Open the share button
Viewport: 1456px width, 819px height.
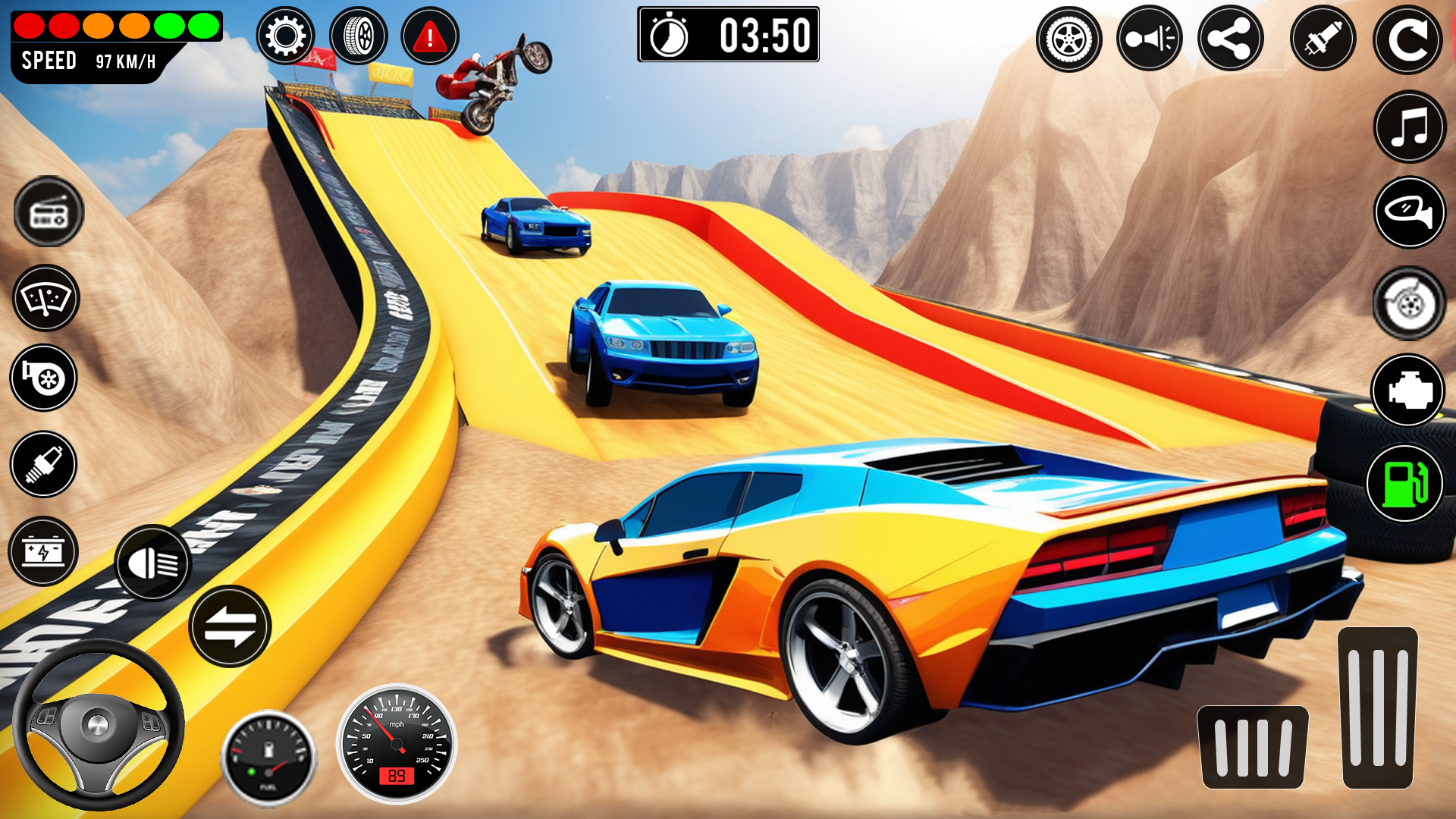(1230, 39)
